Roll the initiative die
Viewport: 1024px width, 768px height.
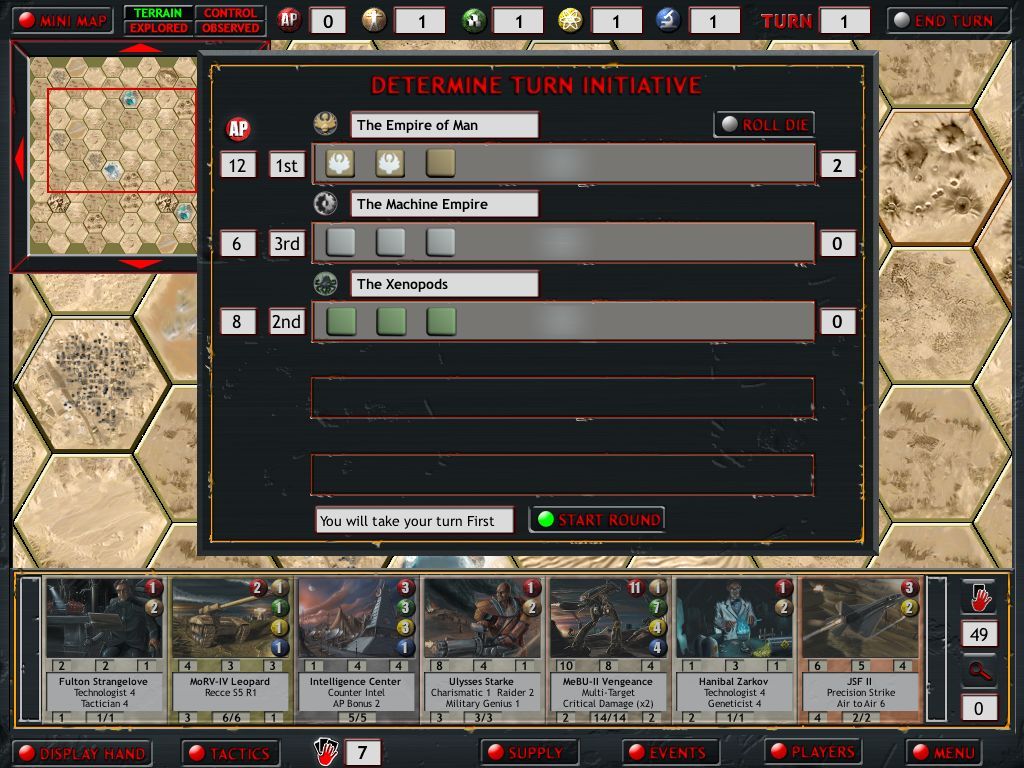click(764, 125)
